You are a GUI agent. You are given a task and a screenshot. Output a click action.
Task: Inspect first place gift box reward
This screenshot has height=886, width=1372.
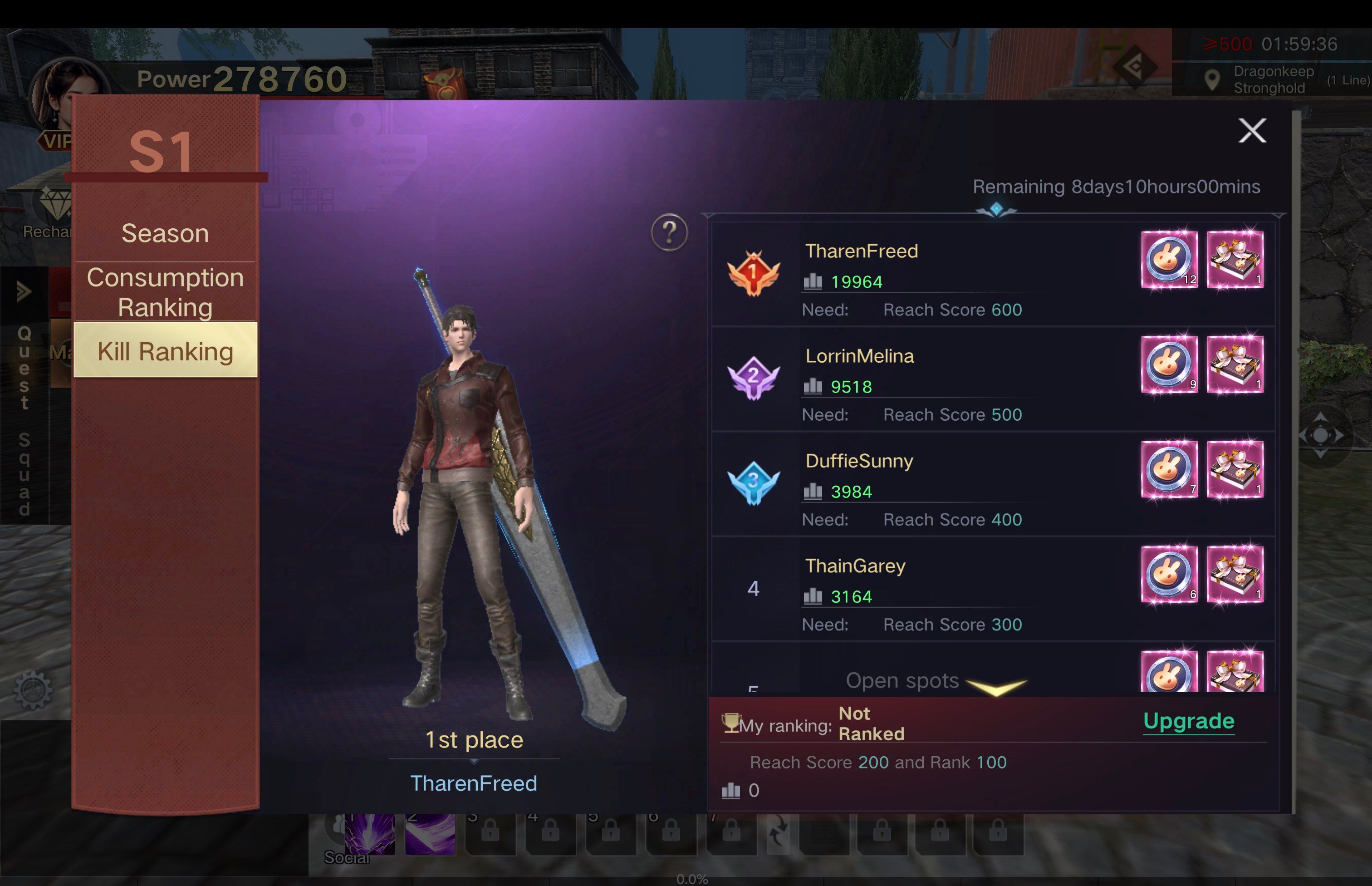[x=1235, y=260]
